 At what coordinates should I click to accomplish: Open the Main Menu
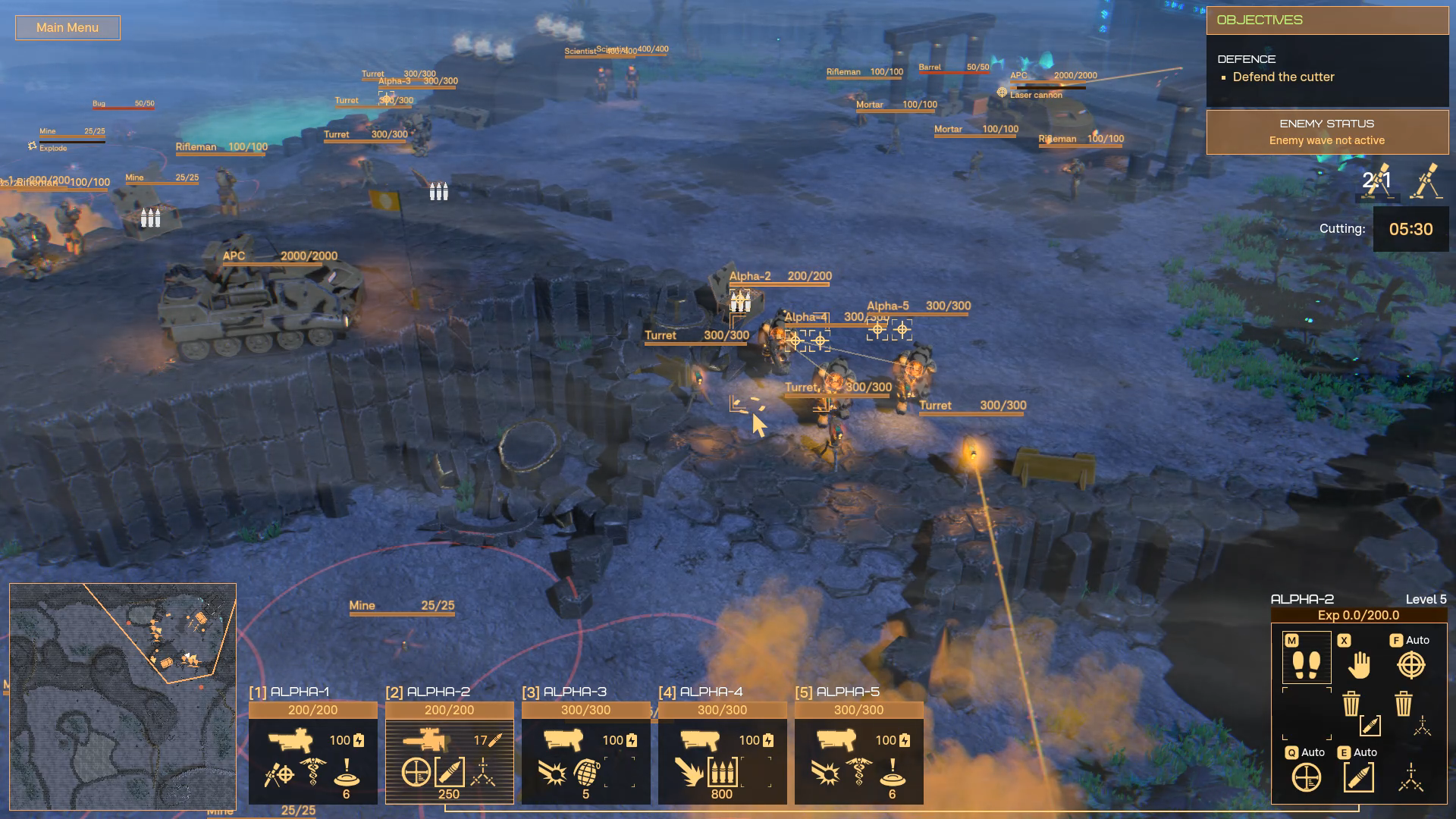67,28
